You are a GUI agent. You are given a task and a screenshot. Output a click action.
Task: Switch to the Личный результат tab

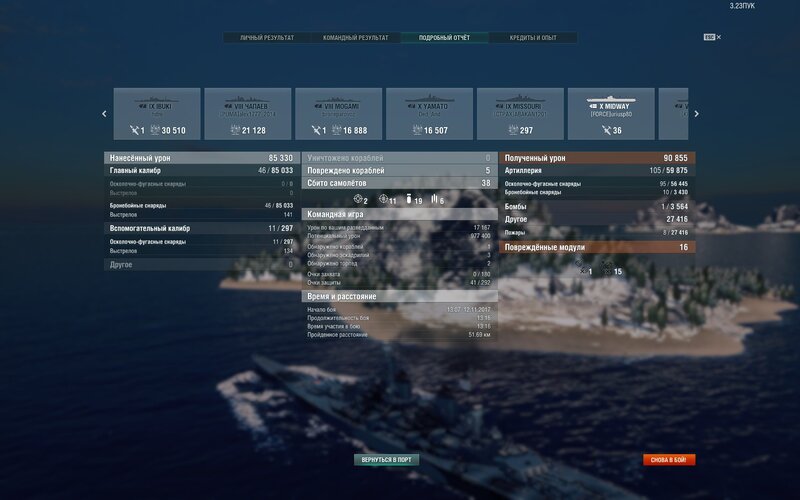pyautogui.click(x=267, y=38)
